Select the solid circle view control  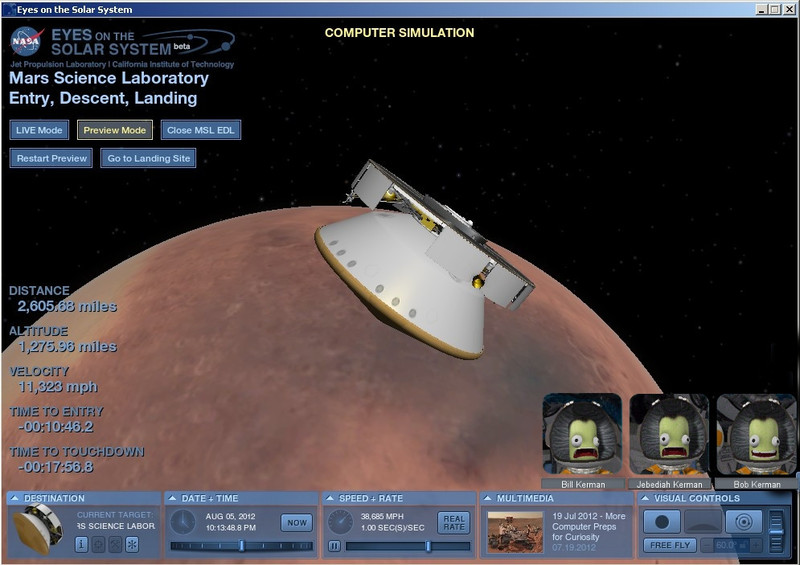pos(661,521)
